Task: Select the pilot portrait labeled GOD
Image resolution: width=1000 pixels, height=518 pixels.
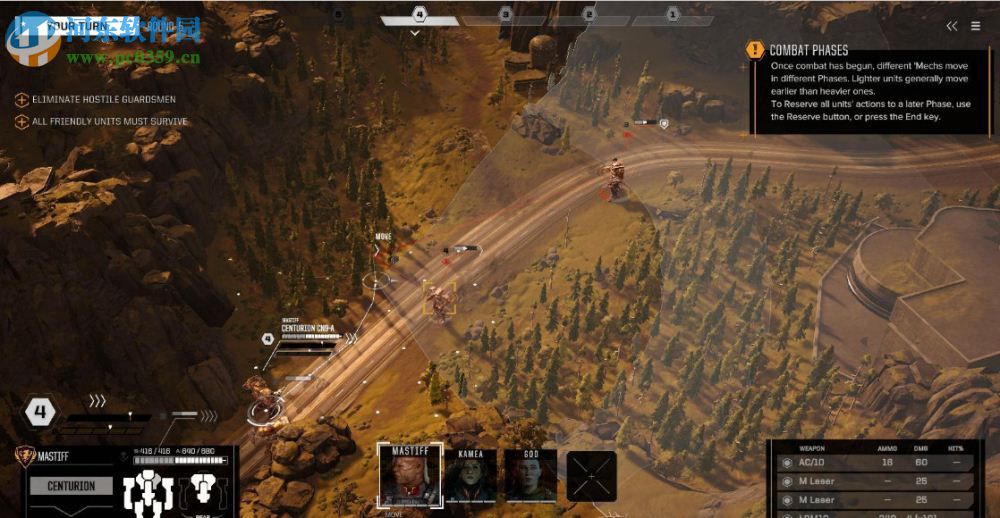Action: point(530,477)
